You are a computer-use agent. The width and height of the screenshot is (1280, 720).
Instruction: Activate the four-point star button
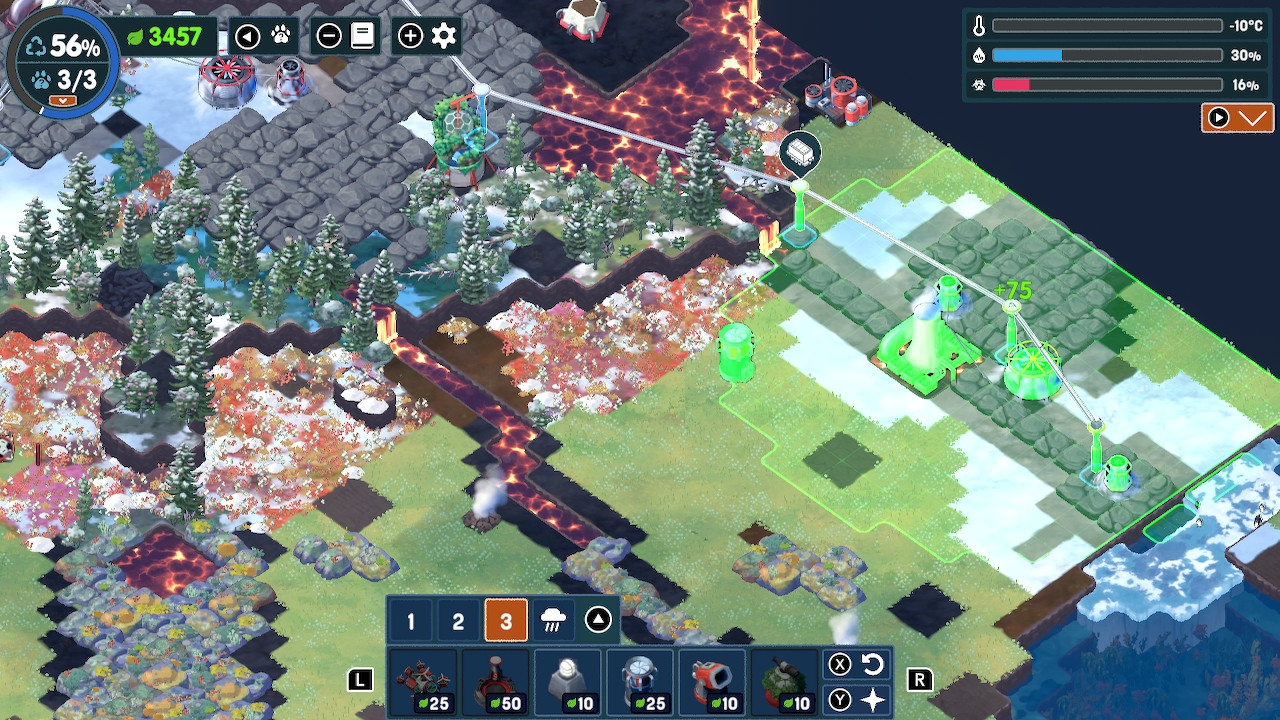872,700
